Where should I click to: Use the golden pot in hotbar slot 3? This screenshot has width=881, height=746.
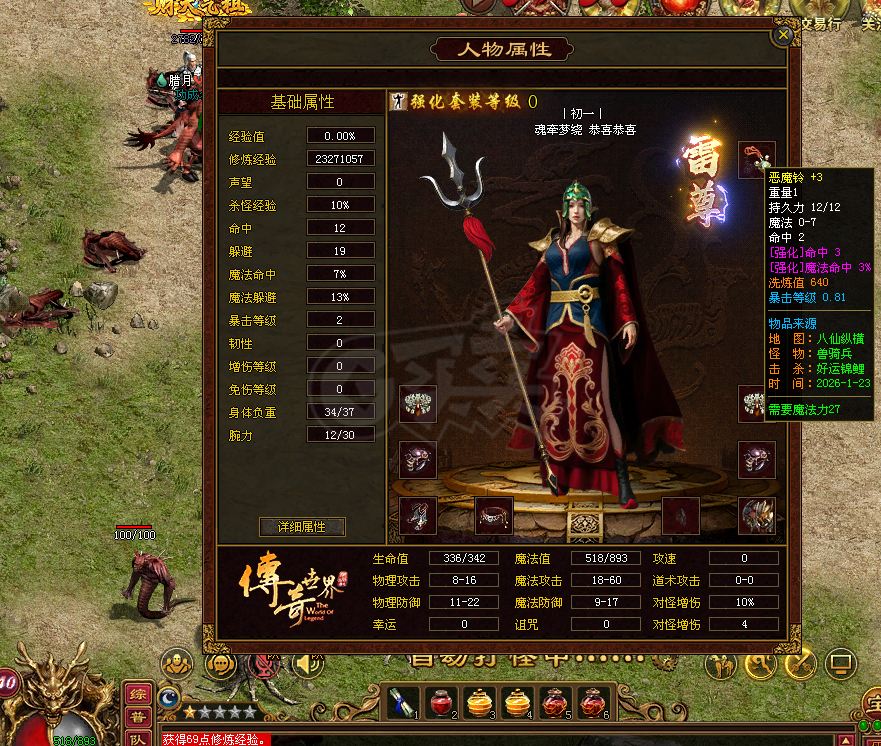point(480,703)
